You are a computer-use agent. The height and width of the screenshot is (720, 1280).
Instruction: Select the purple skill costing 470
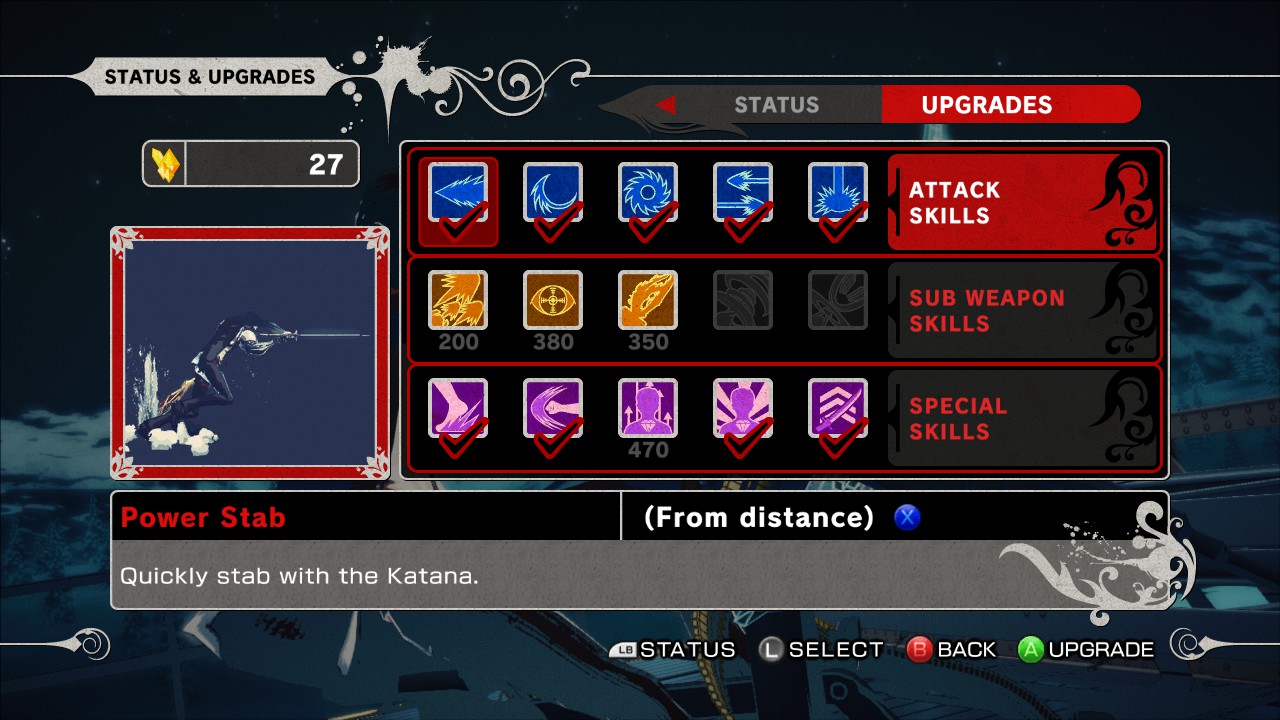(x=648, y=408)
